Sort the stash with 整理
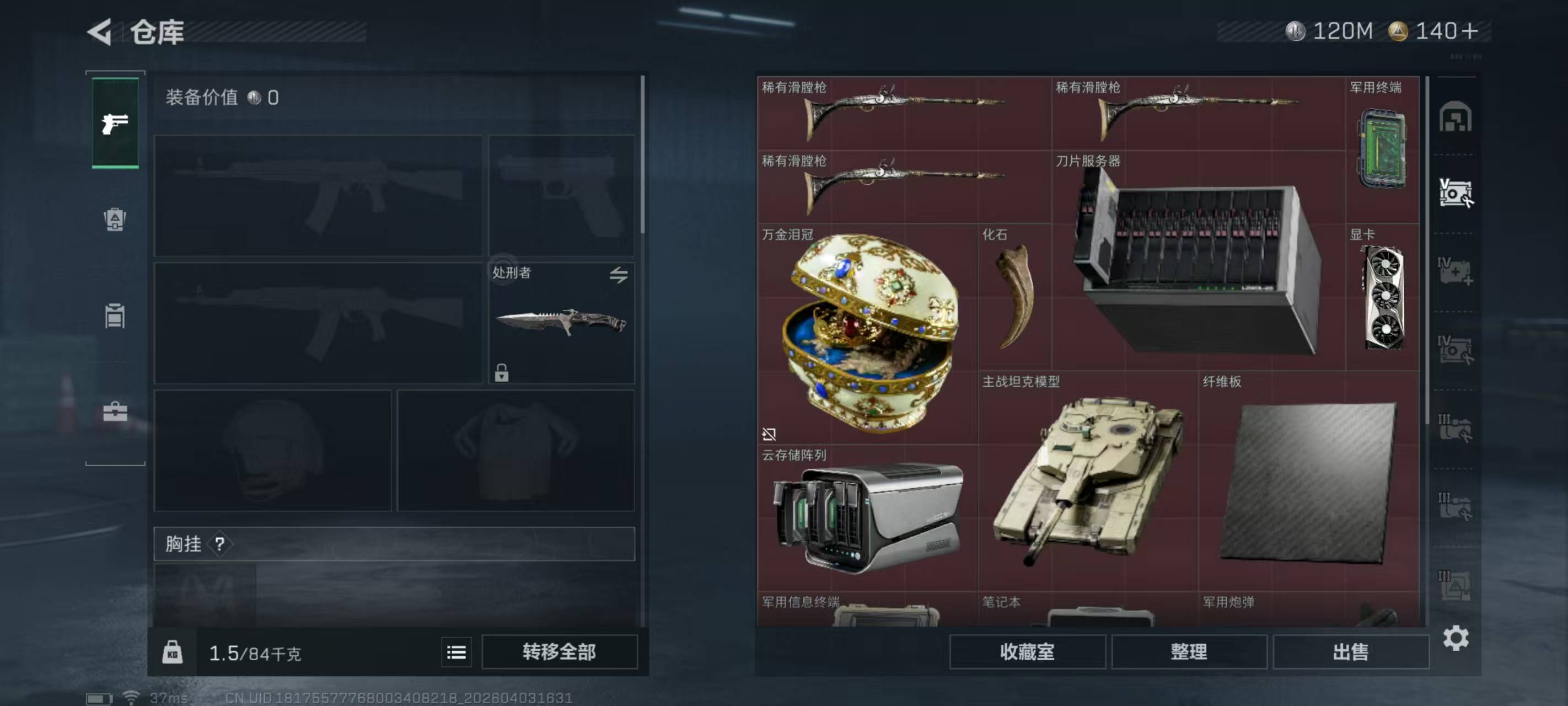 1188,652
